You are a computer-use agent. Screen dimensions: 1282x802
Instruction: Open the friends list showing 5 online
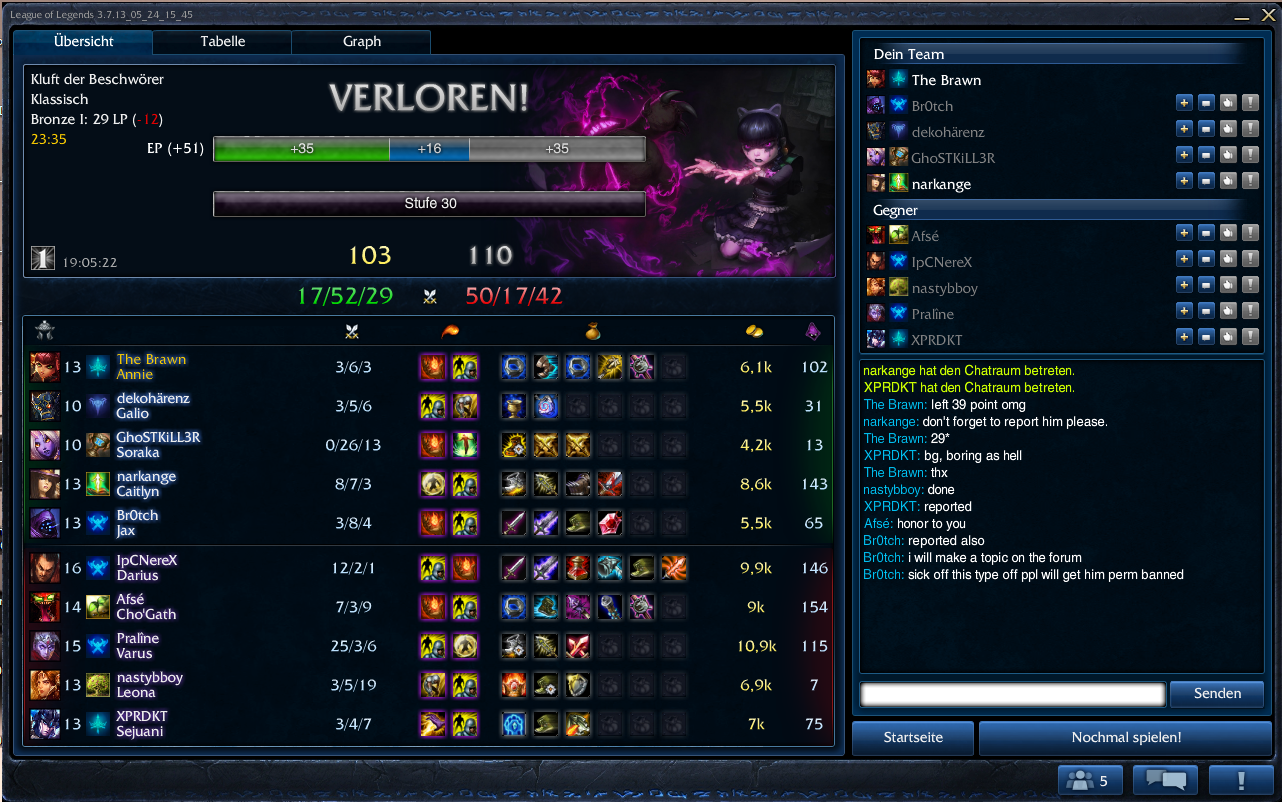coord(1089,779)
